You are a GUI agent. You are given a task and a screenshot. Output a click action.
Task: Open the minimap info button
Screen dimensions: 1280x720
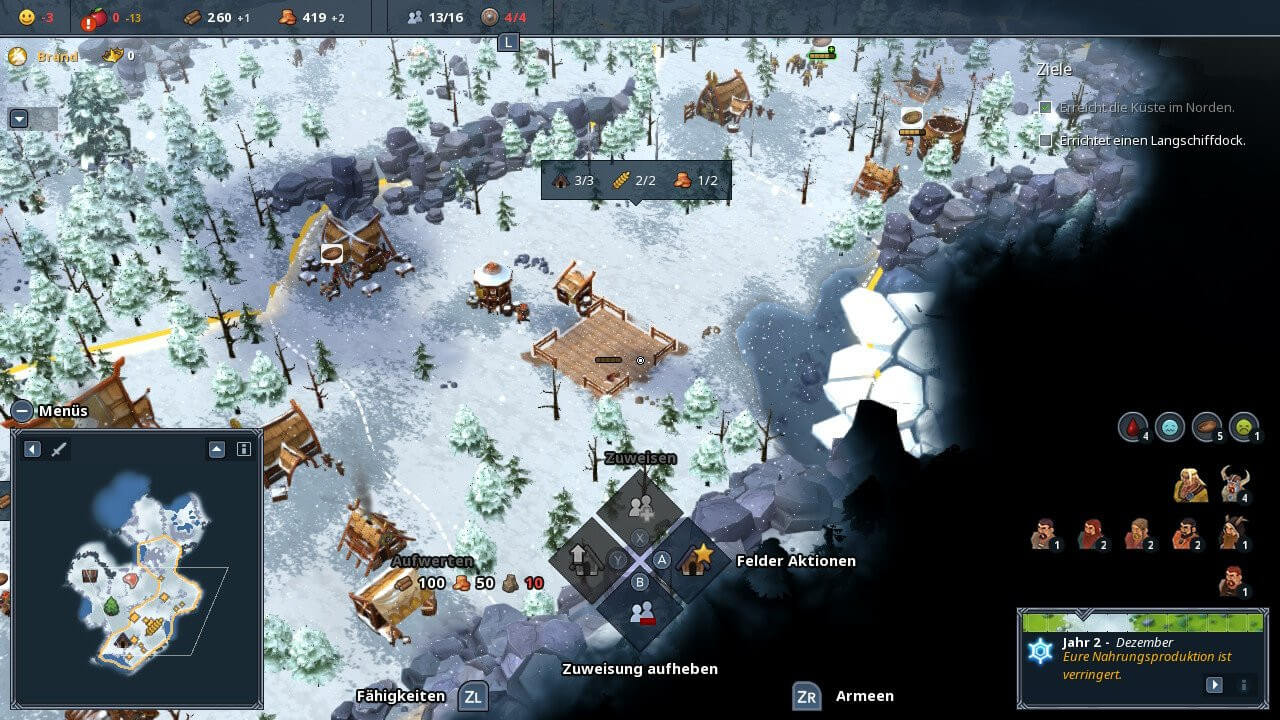[243, 450]
